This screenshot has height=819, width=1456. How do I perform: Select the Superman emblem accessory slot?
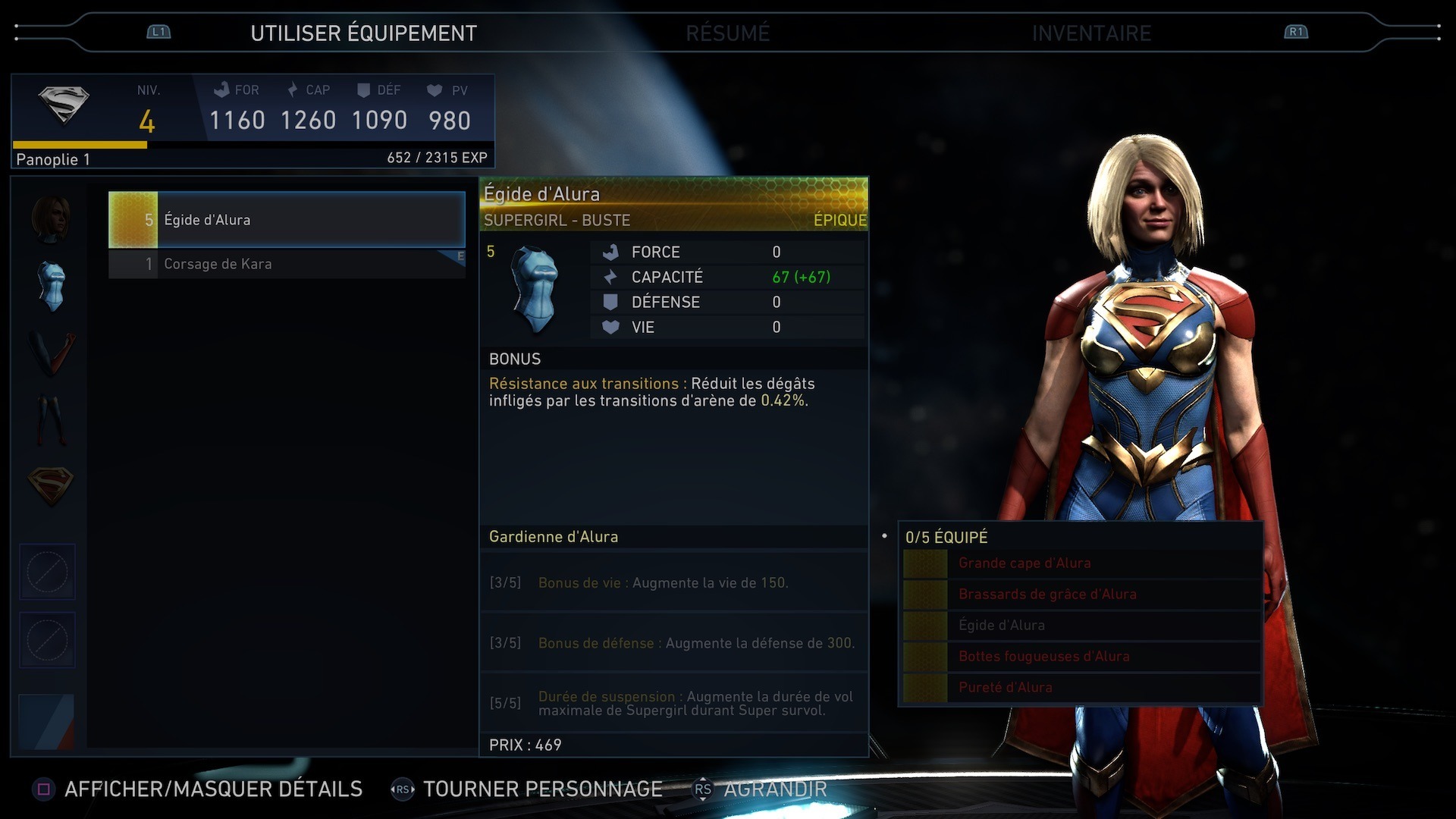coord(51,485)
